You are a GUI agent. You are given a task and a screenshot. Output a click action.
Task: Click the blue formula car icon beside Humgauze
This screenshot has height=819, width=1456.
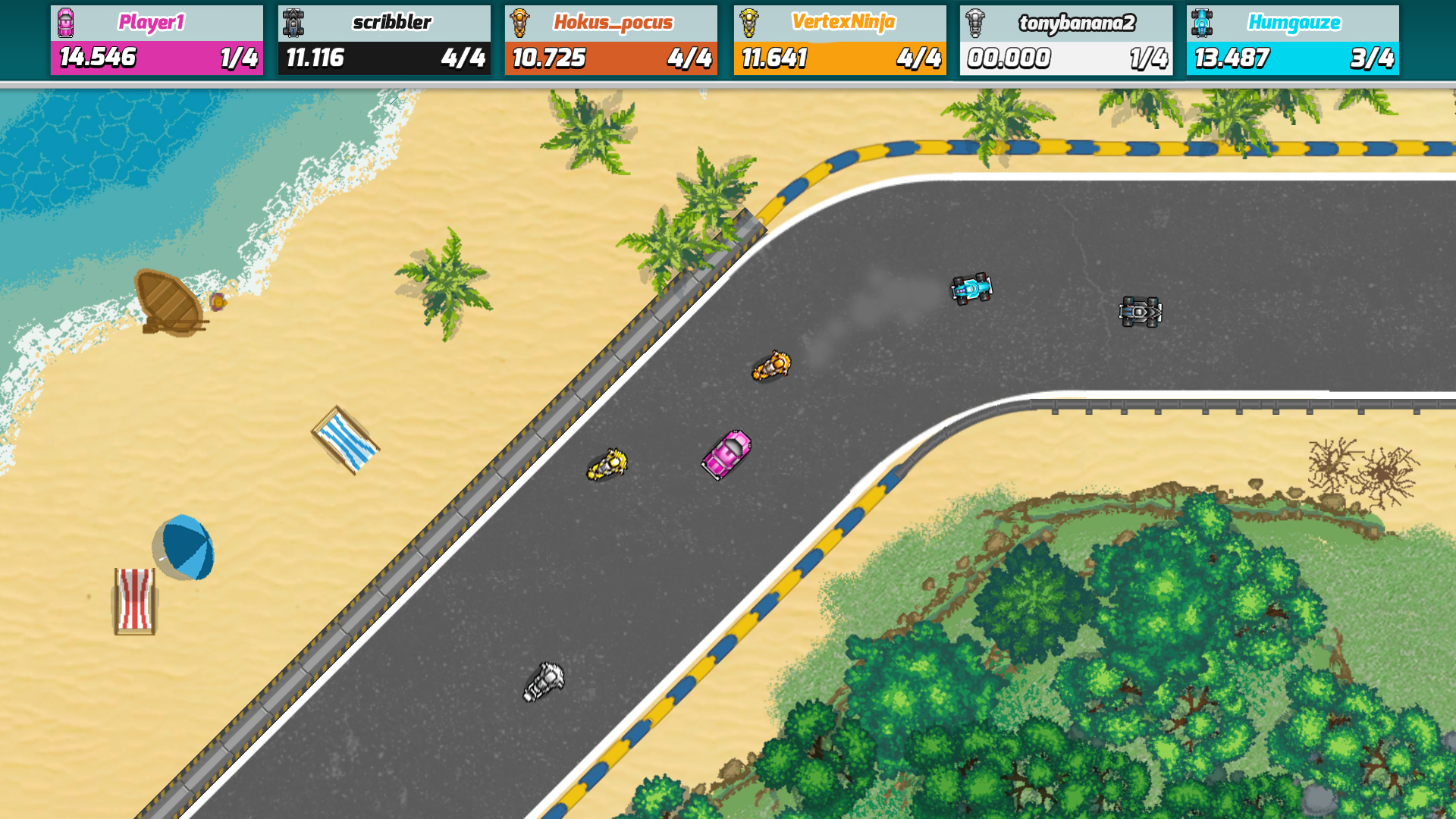point(1203,22)
